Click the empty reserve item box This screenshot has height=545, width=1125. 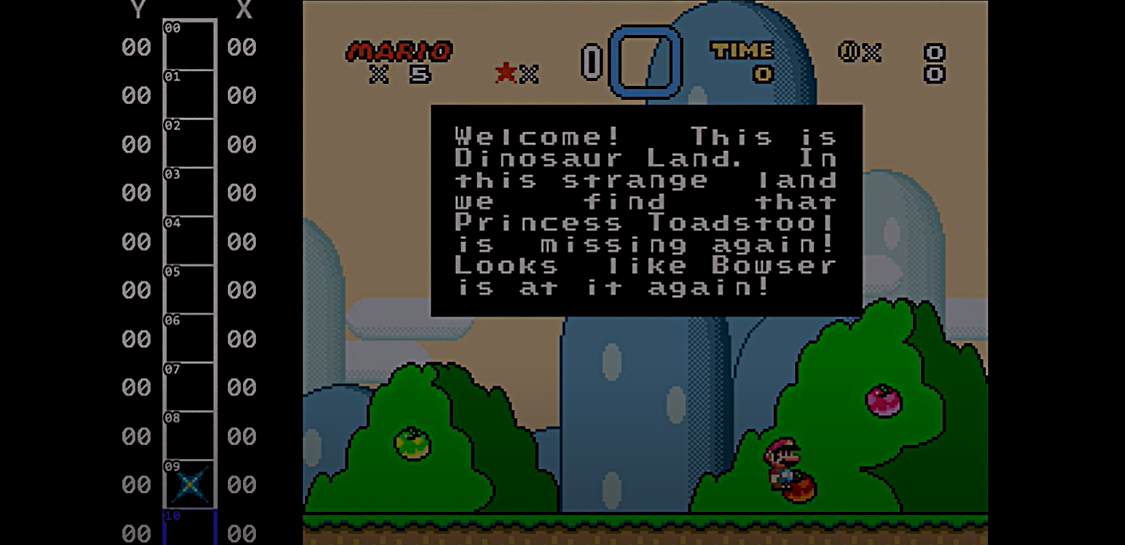pos(645,62)
